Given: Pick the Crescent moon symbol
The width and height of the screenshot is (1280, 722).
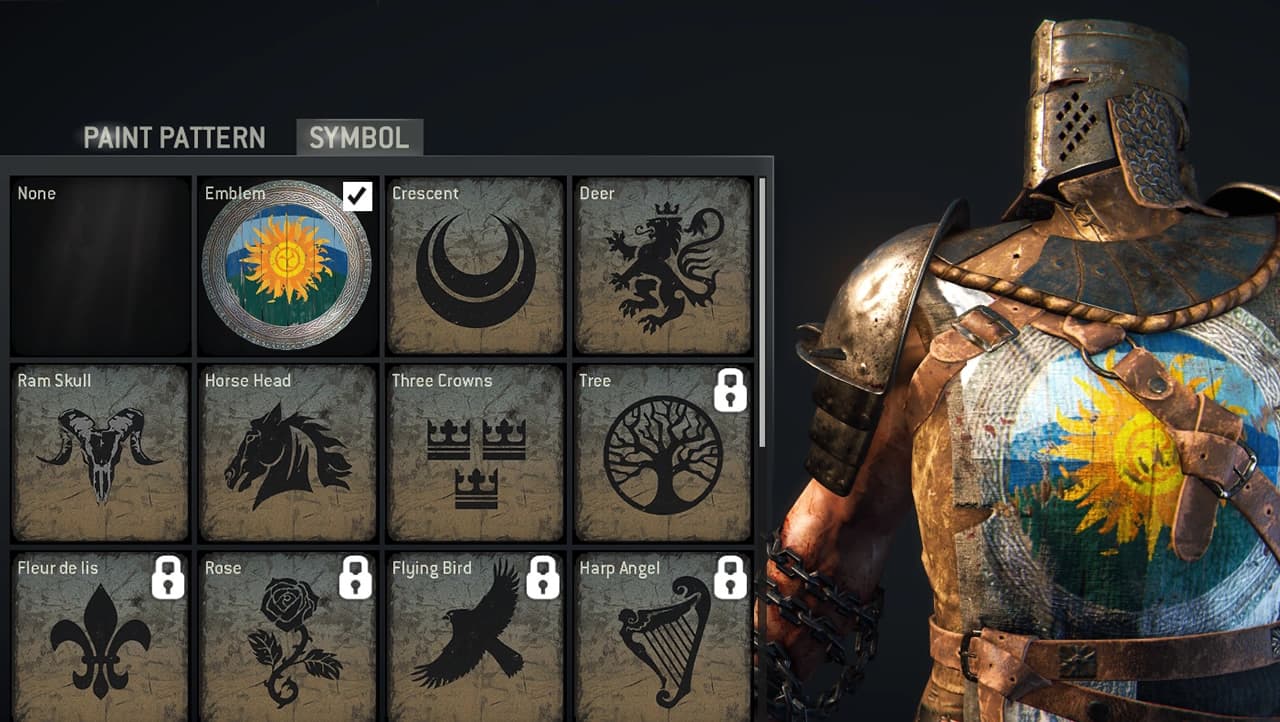Looking at the screenshot, I should (475, 266).
